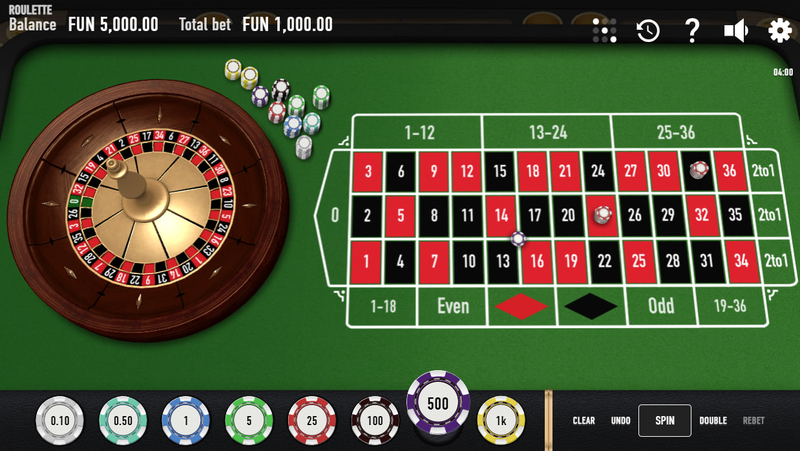Place a chip on the 0 field
This screenshot has width=800, height=451.
(x=334, y=214)
